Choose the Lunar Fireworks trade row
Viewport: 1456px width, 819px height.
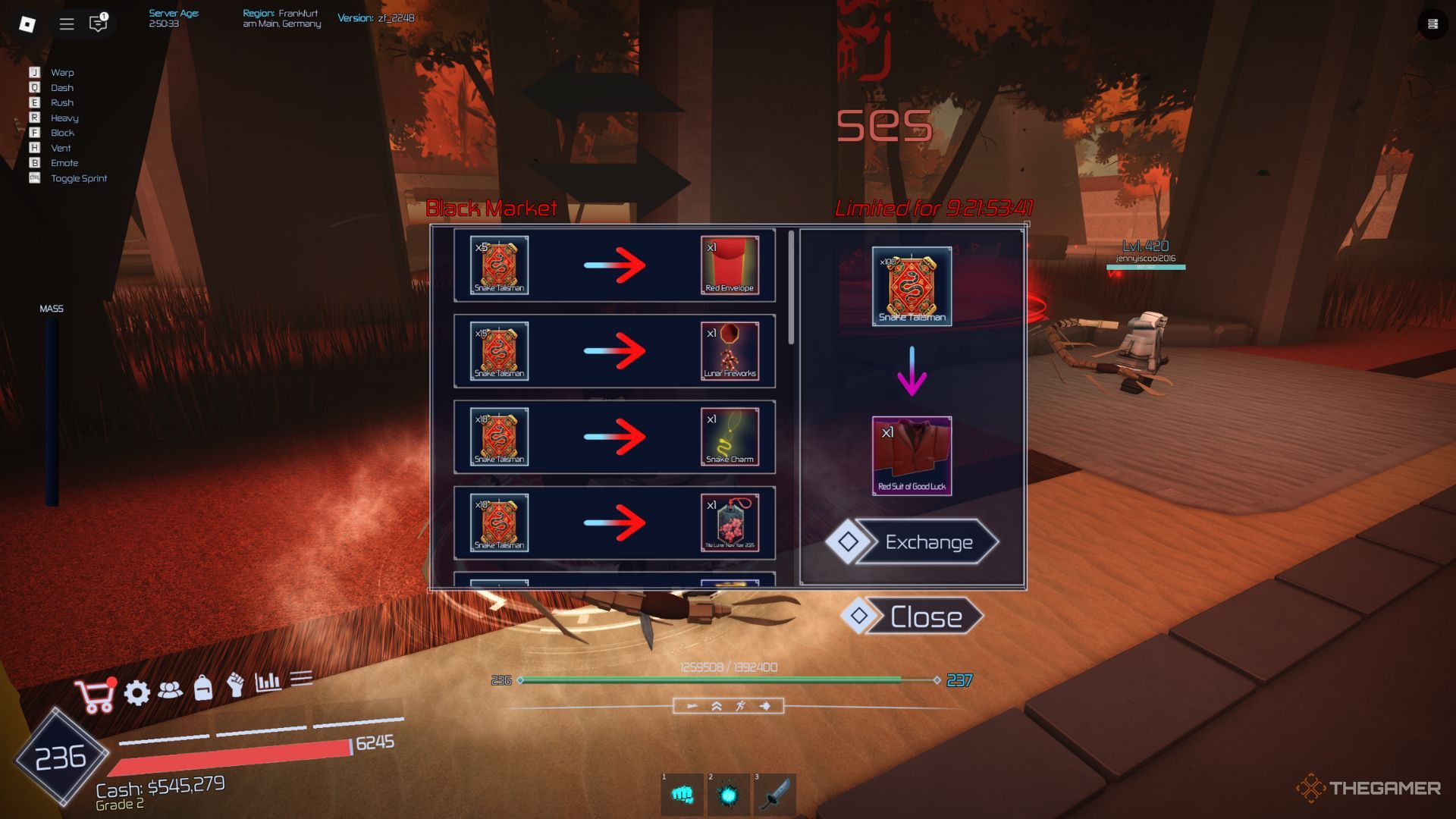pos(614,351)
